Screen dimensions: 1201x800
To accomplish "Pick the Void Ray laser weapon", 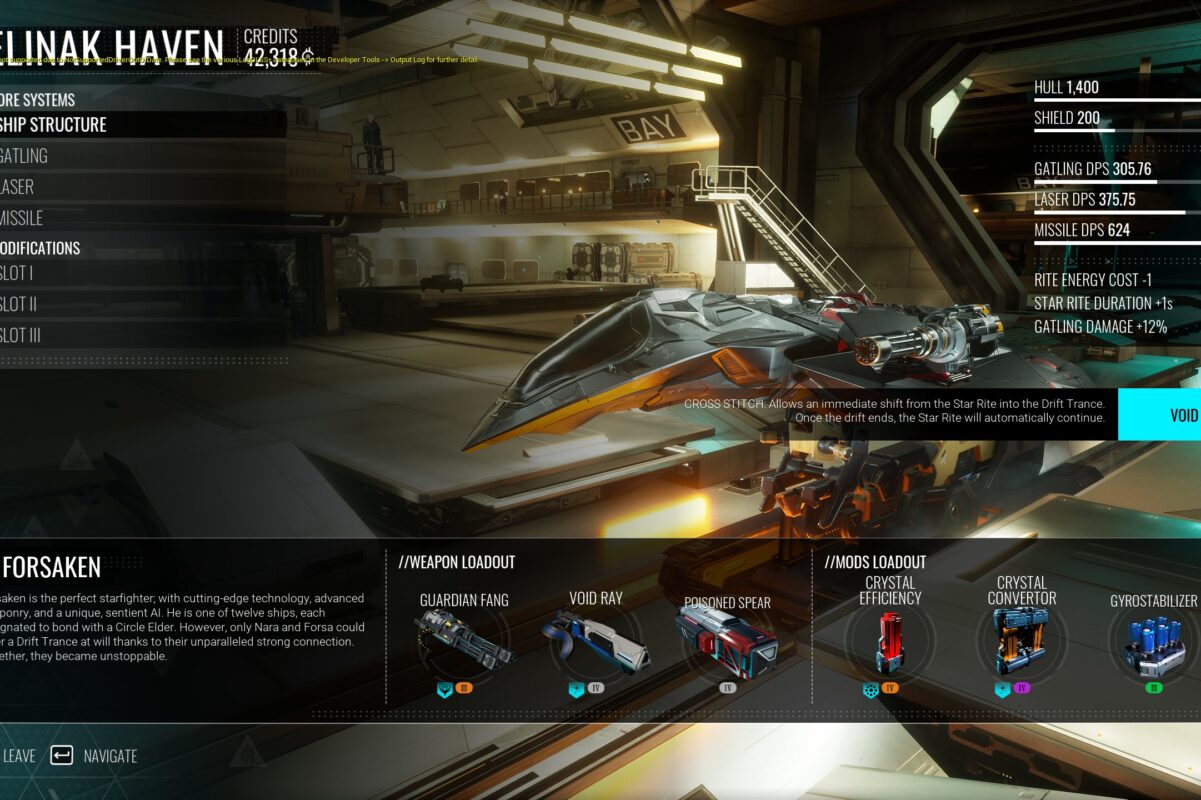I will [x=596, y=640].
